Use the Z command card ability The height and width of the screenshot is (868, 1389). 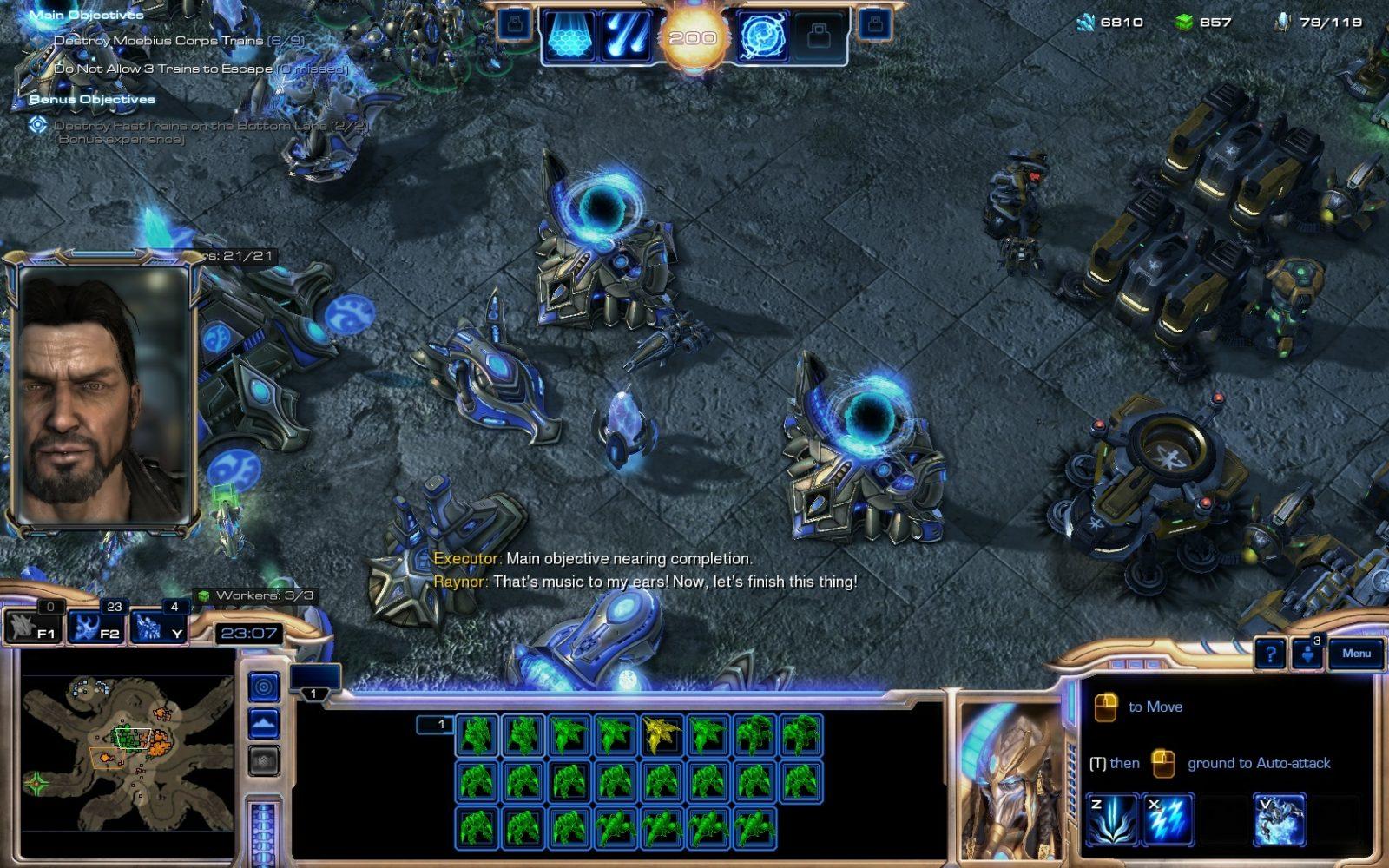(1112, 818)
